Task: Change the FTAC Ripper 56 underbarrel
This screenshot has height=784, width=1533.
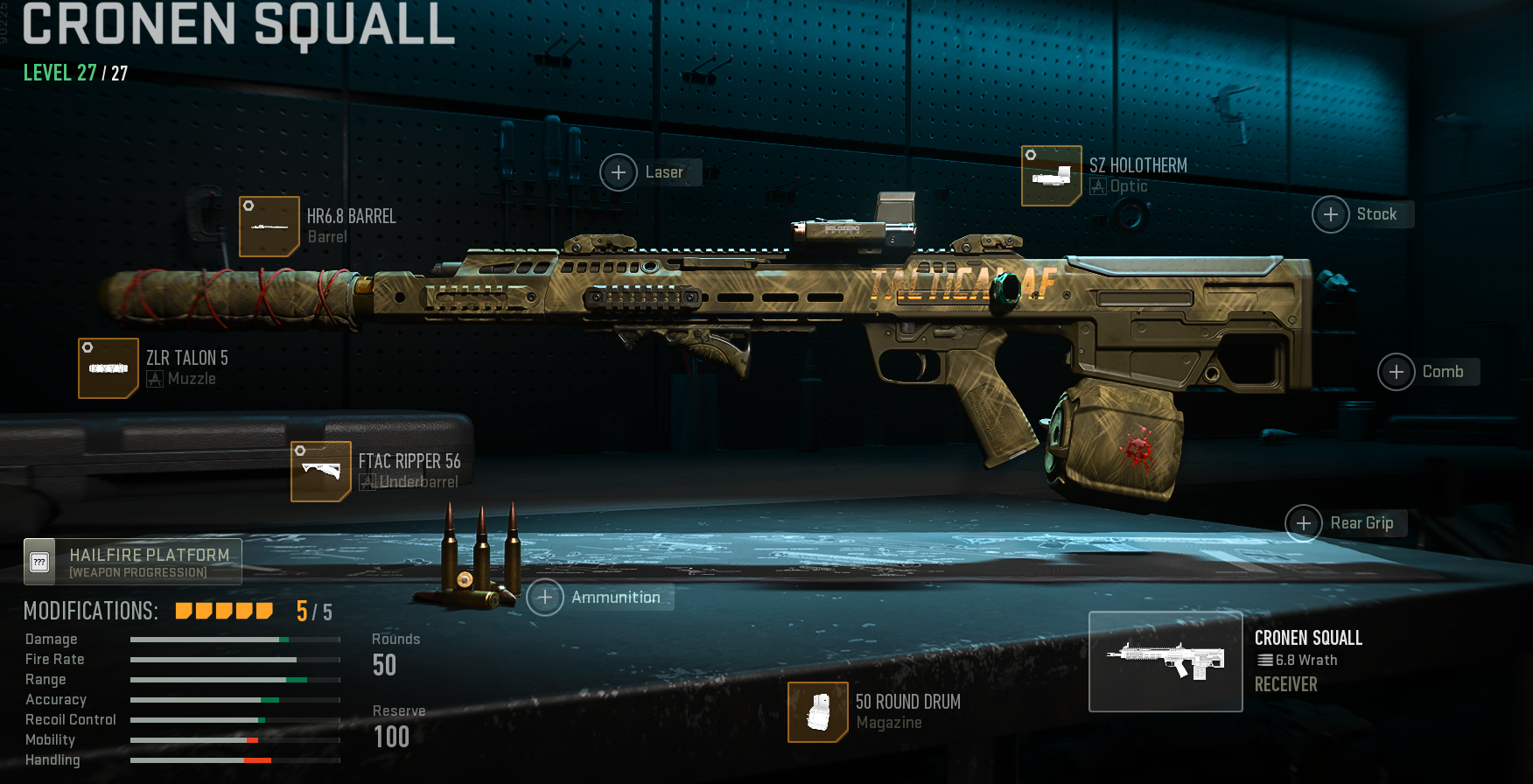Action: (321, 472)
